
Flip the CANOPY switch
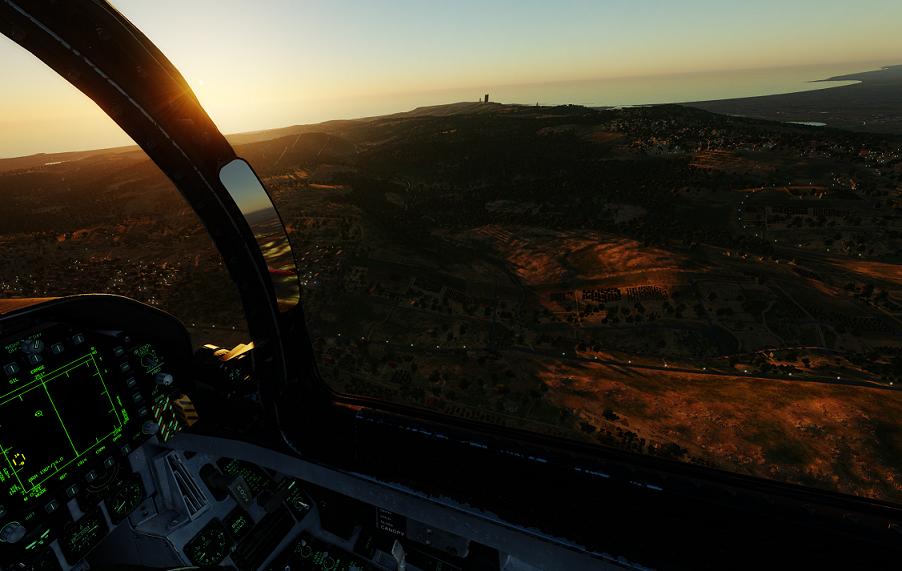pos(398,549)
